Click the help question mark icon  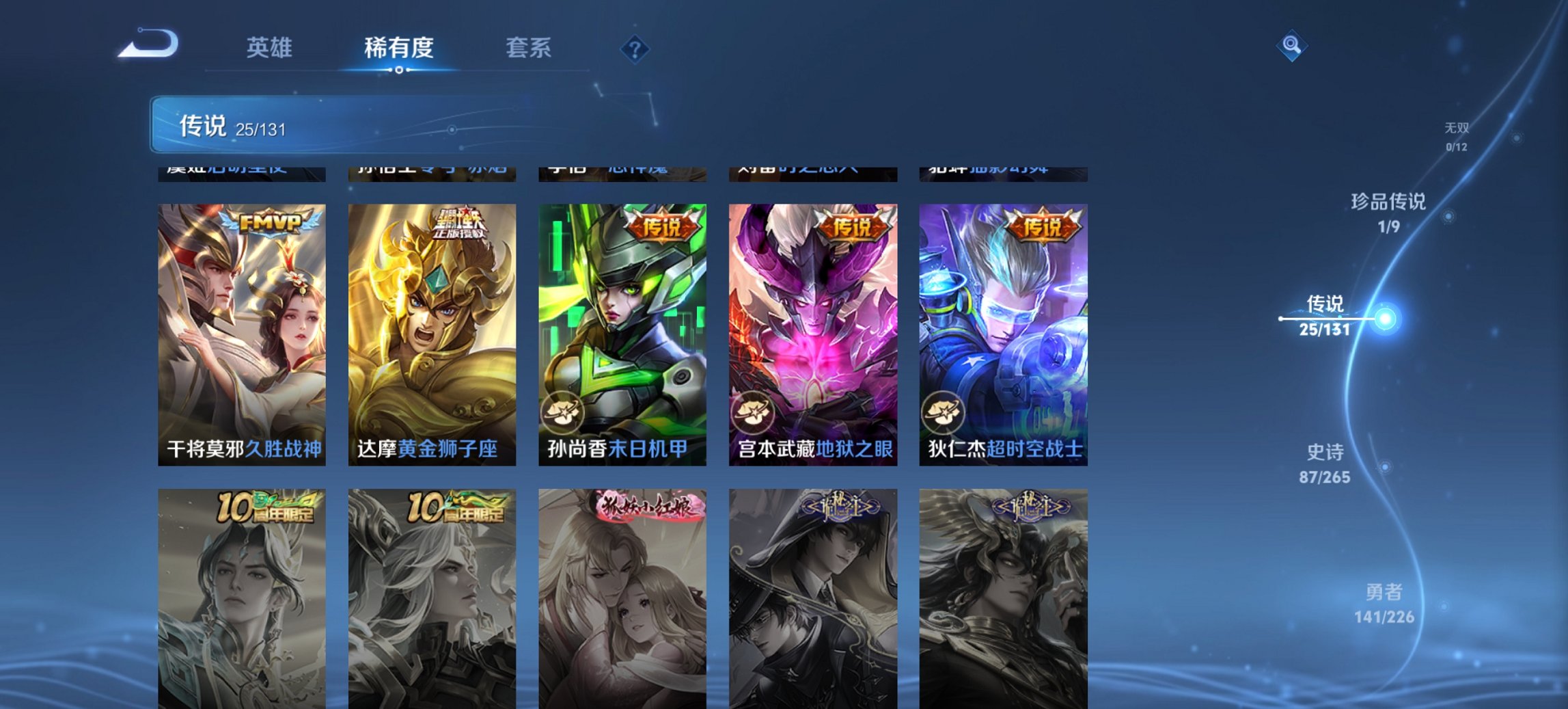click(635, 48)
